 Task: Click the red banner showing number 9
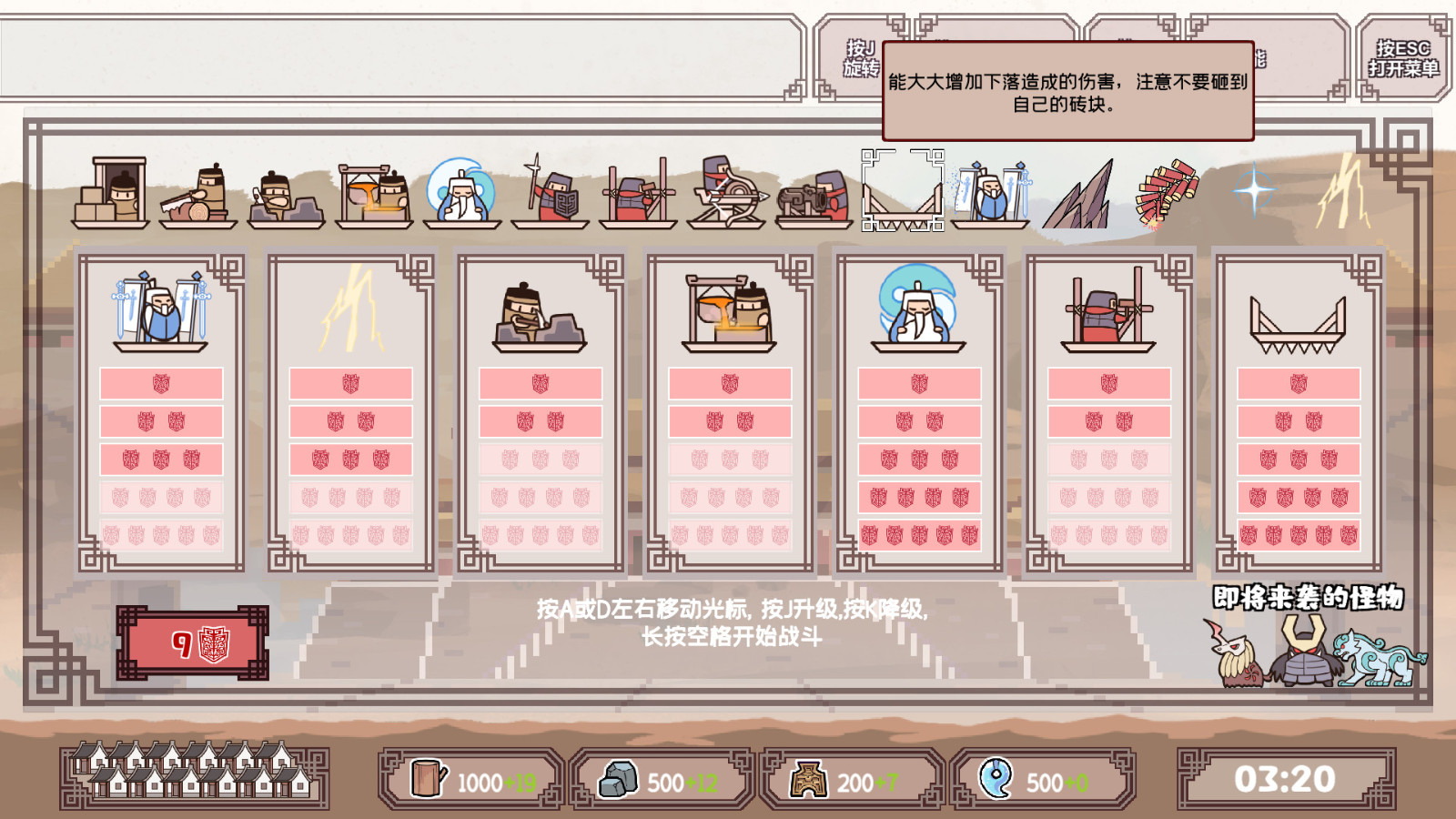(193, 642)
